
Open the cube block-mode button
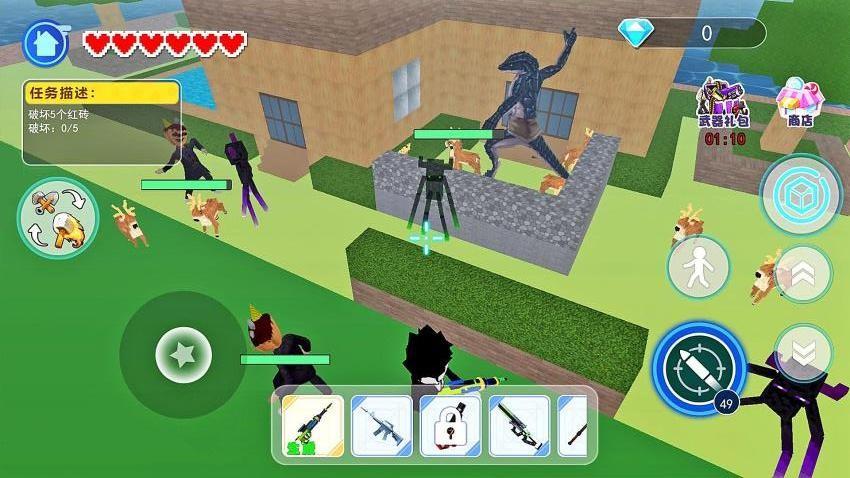[x=801, y=195]
